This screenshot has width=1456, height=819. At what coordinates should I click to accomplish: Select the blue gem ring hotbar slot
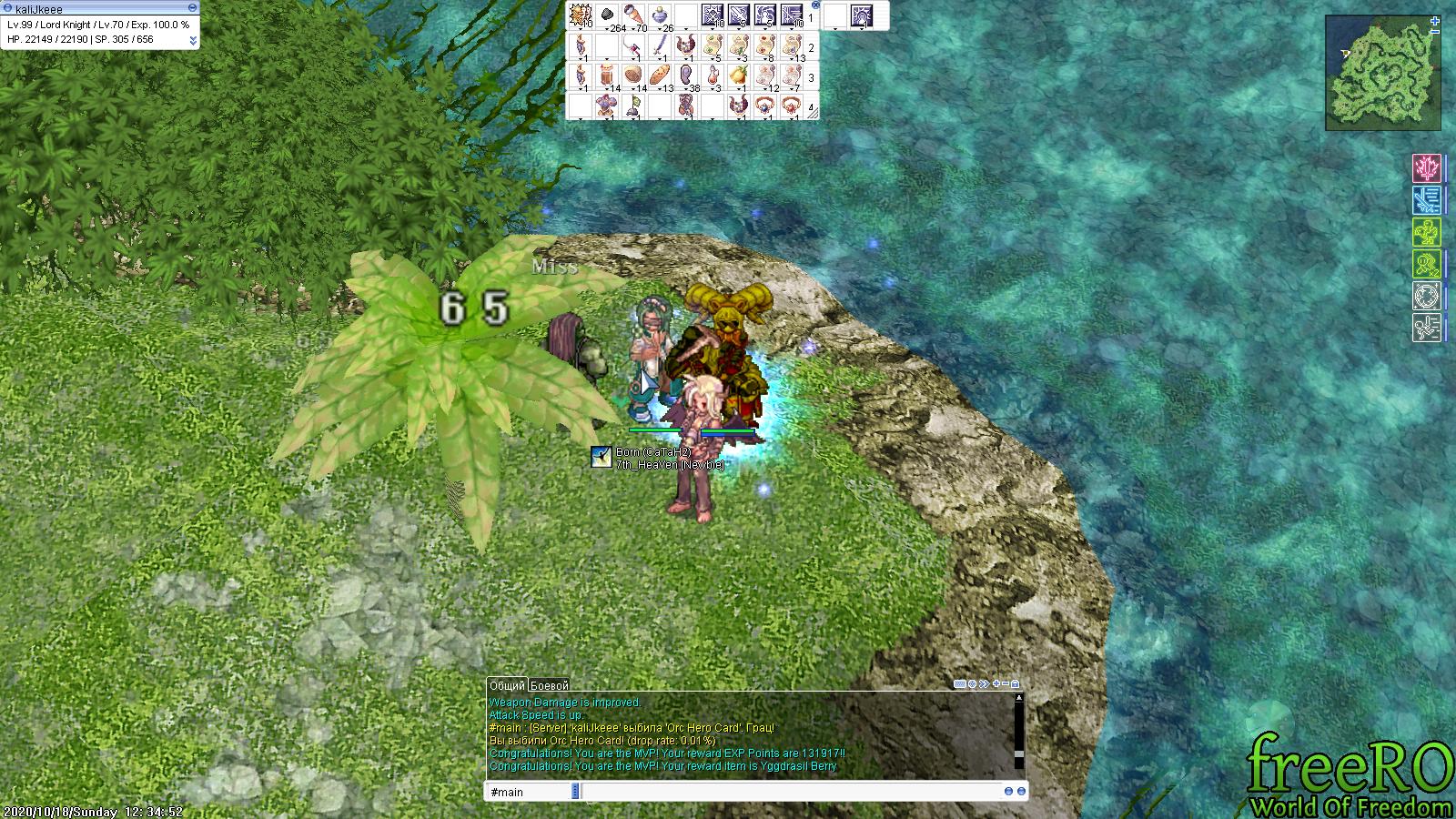[764, 105]
